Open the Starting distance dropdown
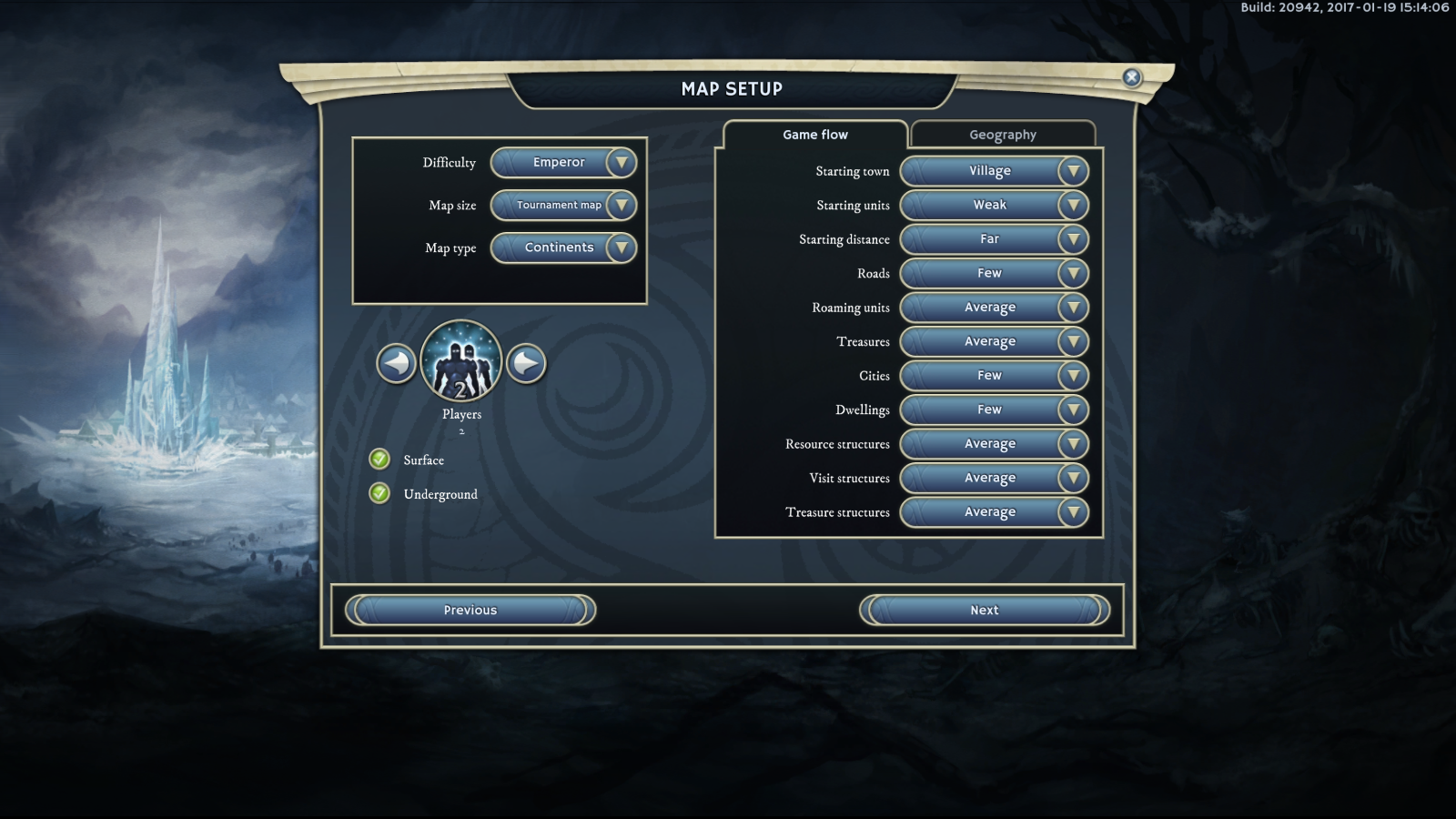The height and width of the screenshot is (819, 1456). coord(994,239)
